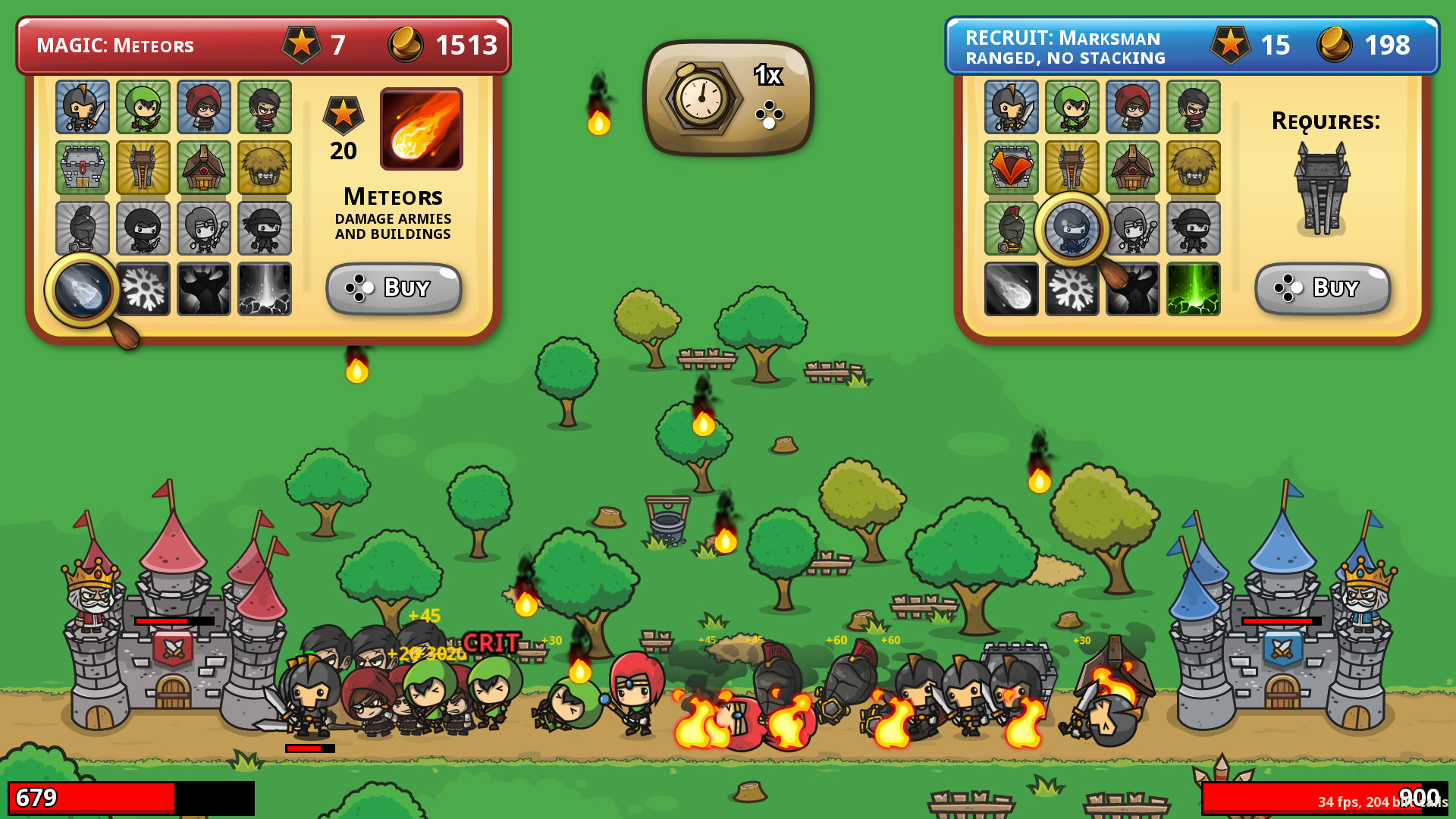Select the hay farm building icon
1456x819 pixels.
click(x=265, y=168)
